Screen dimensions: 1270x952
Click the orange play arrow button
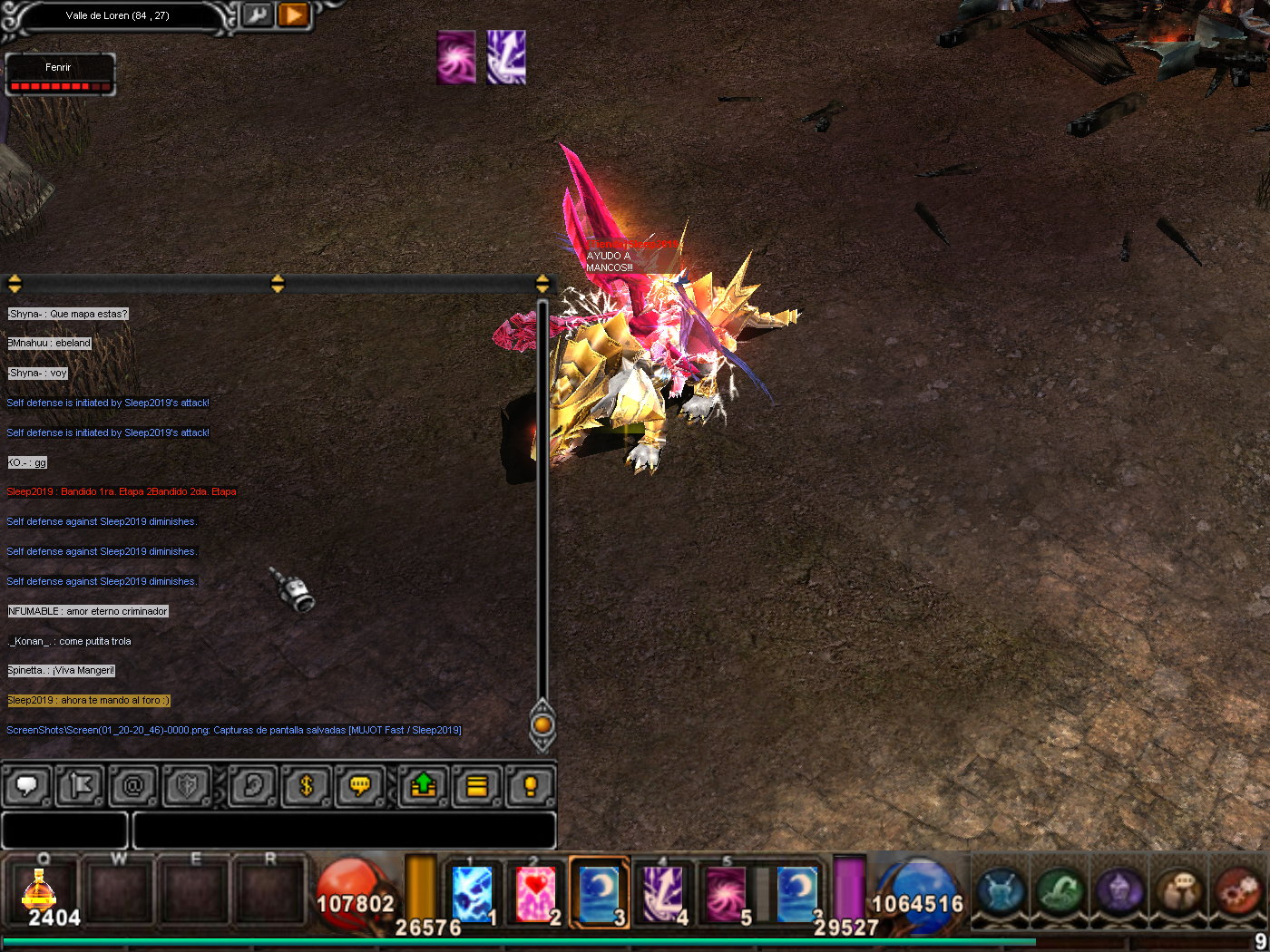[294, 15]
